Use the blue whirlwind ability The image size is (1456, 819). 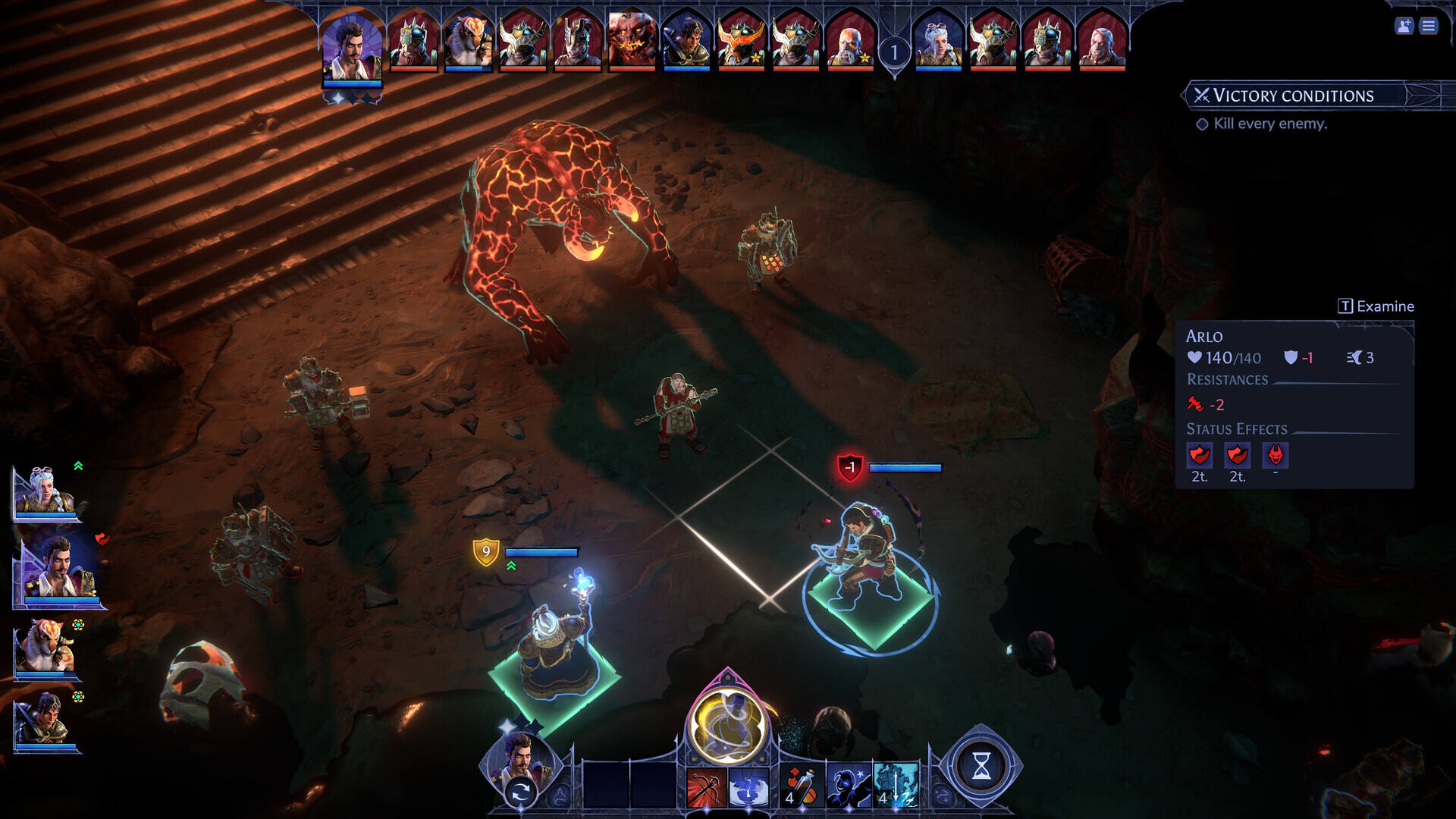[x=748, y=787]
